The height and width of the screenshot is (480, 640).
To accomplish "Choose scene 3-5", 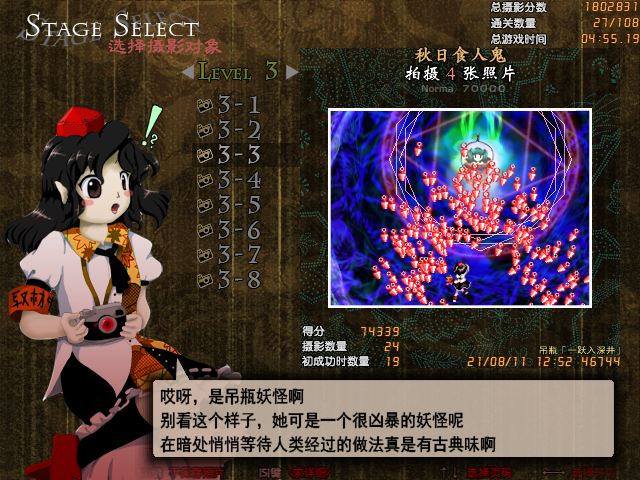I will point(230,205).
